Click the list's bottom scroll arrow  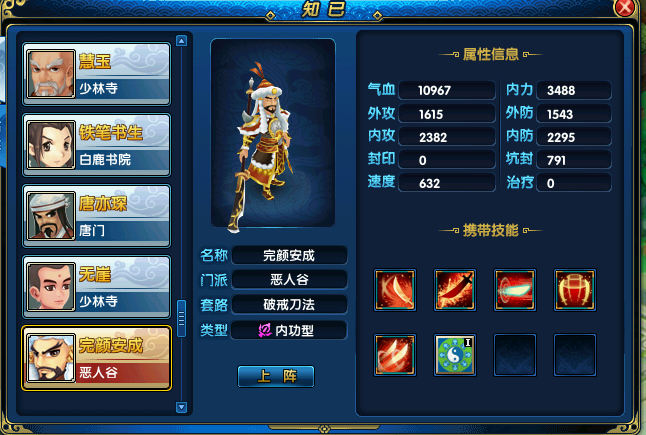click(x=181, y=407)
